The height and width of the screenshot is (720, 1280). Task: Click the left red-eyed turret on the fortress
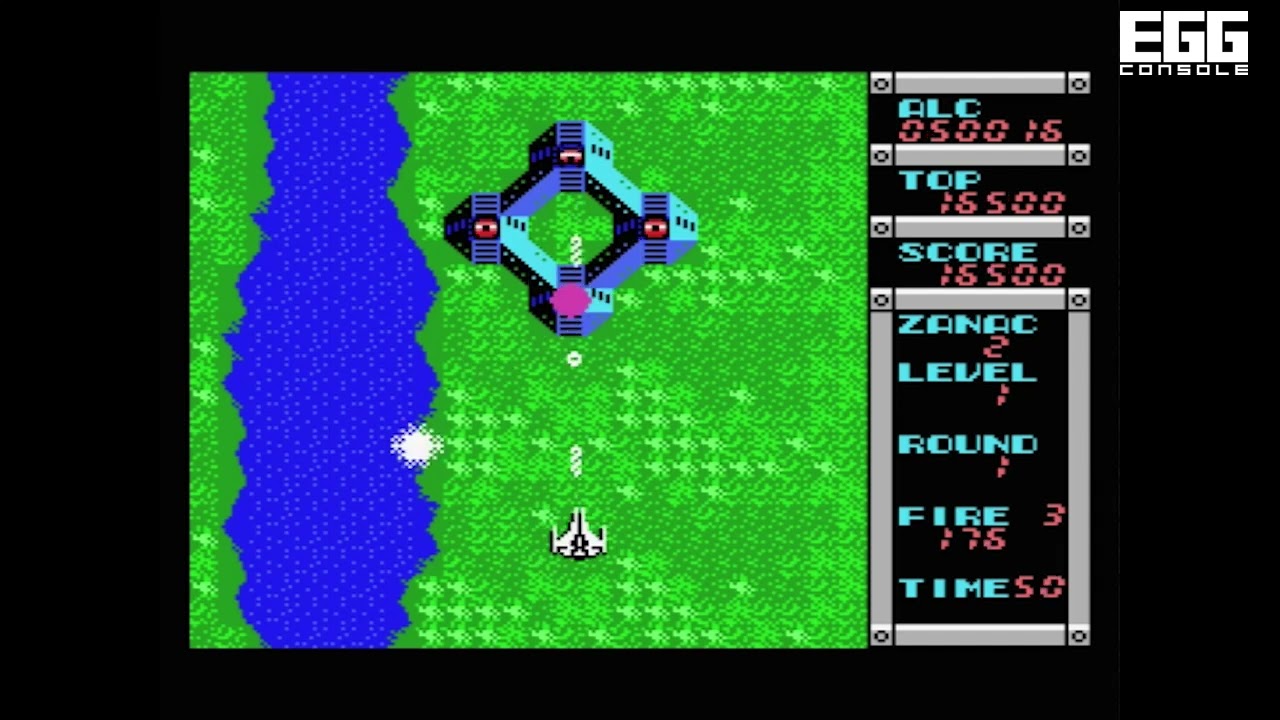pos(485,228)
